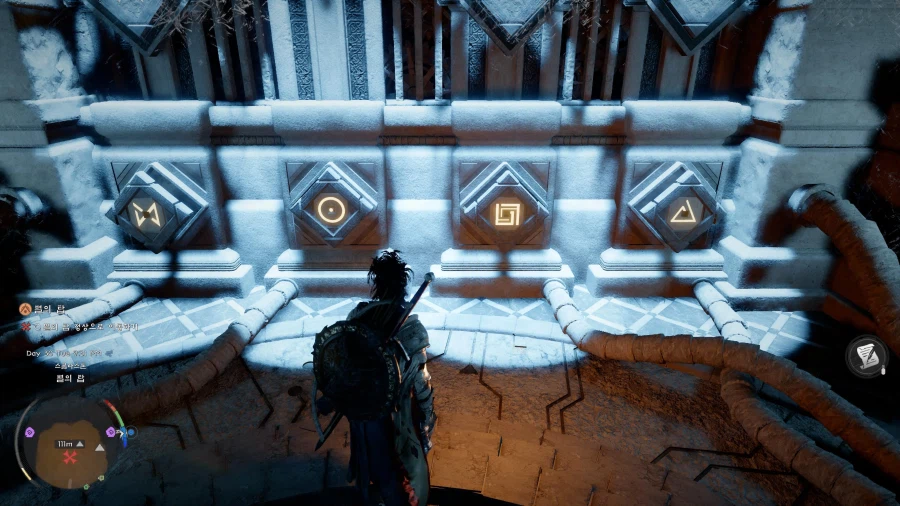This screenshot has width=900, height=506.
Task: Click the orange quest icon in the tracker
Action: pyautogui.click(x=24, y=310)
